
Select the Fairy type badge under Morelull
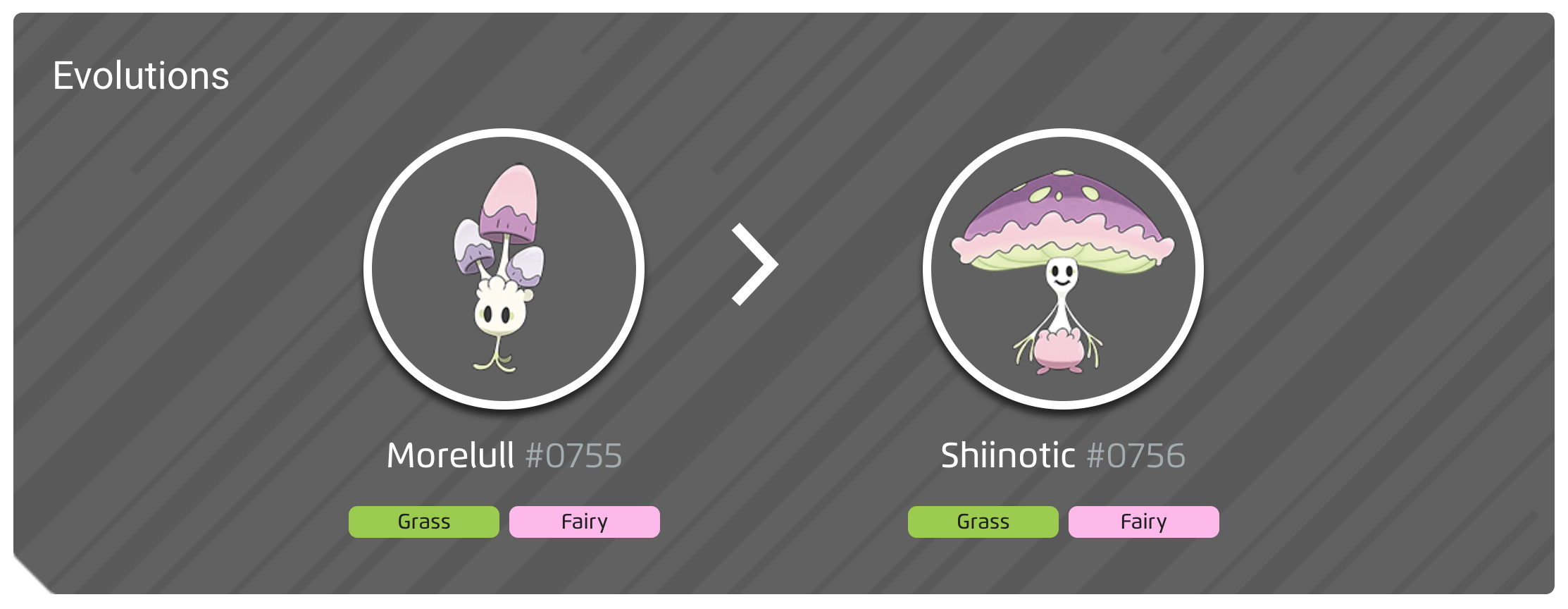[x=584, y=522]
